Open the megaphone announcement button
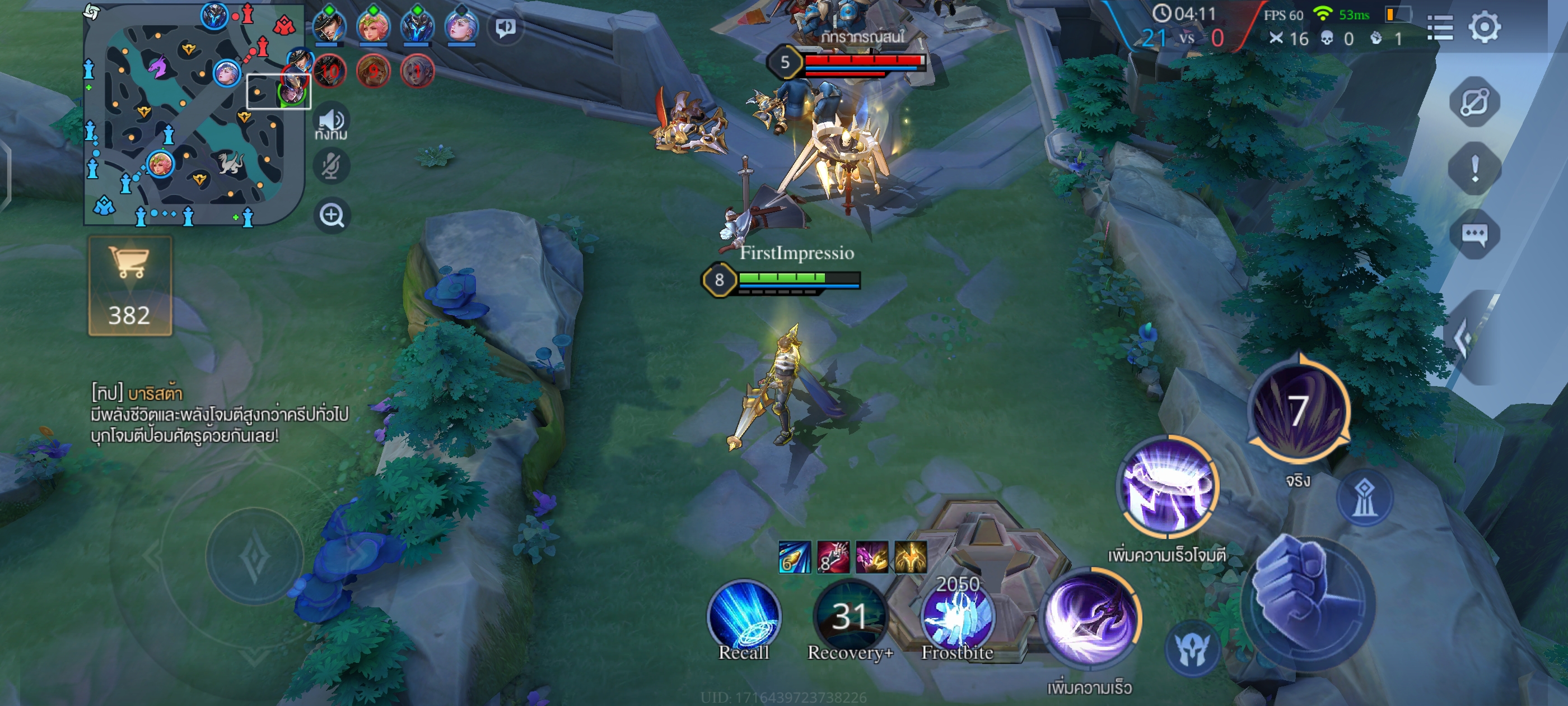The height and width of the screenshot is (706, 1568). tap(505, 27)
